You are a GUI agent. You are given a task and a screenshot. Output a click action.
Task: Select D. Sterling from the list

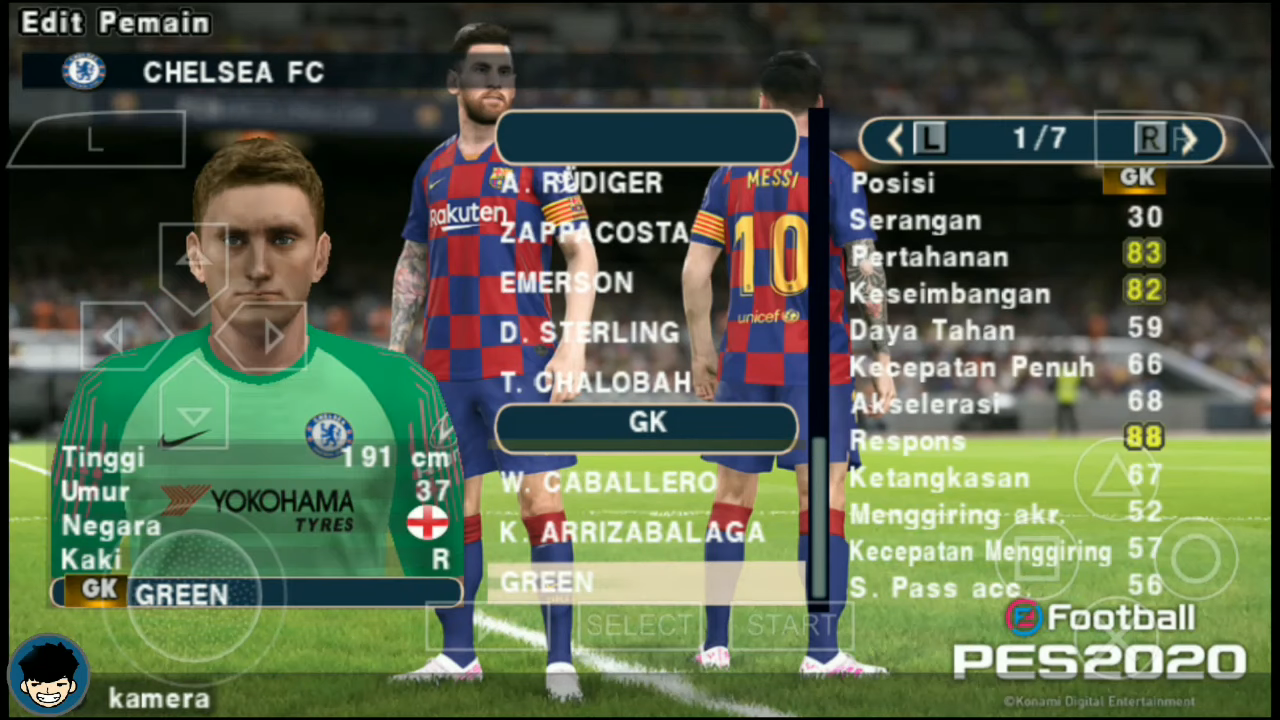(589, 333)
